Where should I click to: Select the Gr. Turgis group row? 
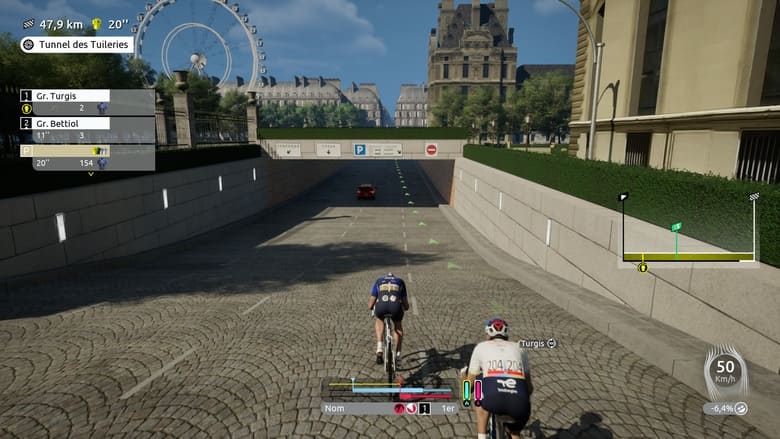(65, 96)
